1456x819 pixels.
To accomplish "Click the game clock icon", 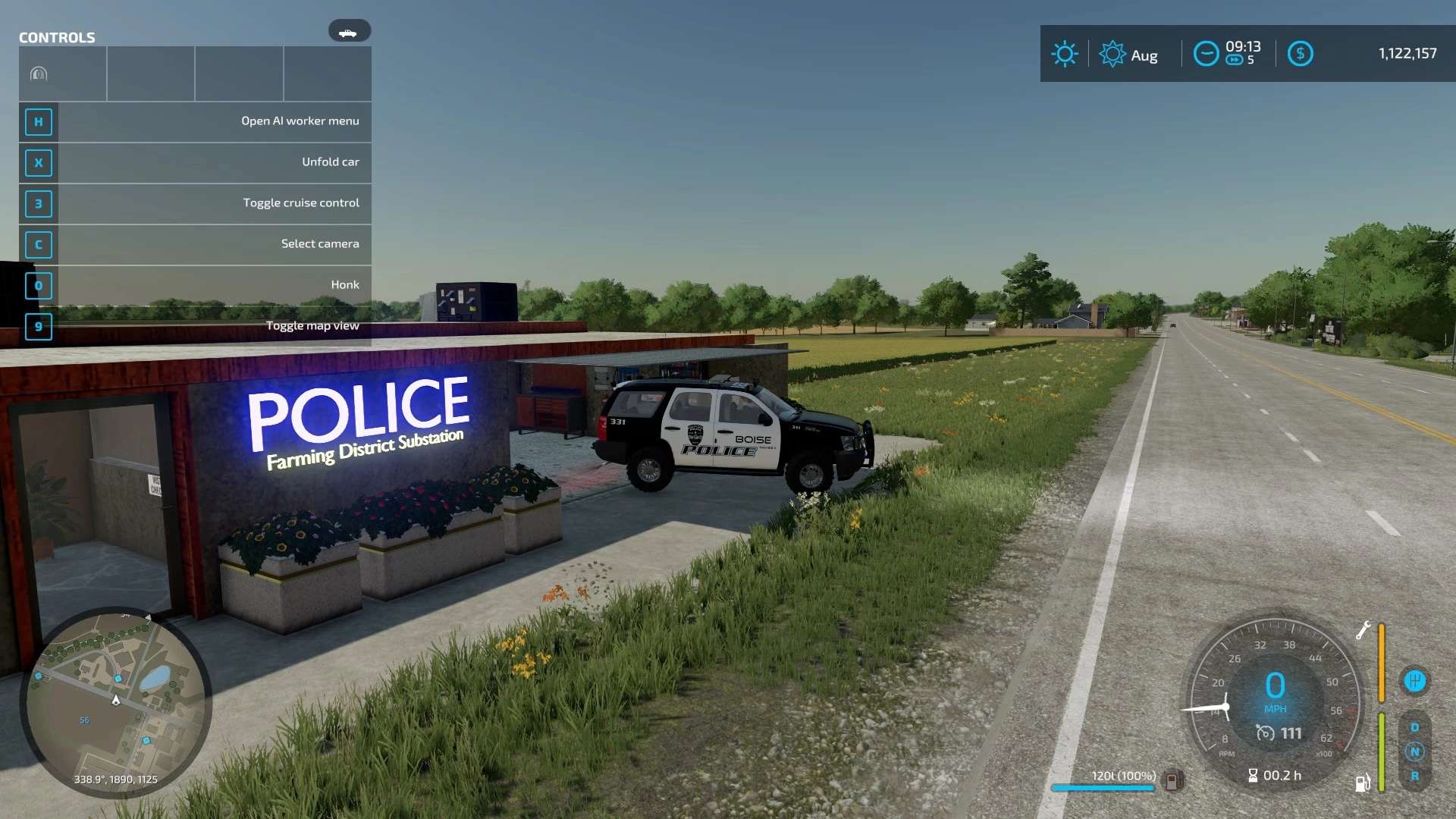I will pyautogui.click(x=1206, y=54).
